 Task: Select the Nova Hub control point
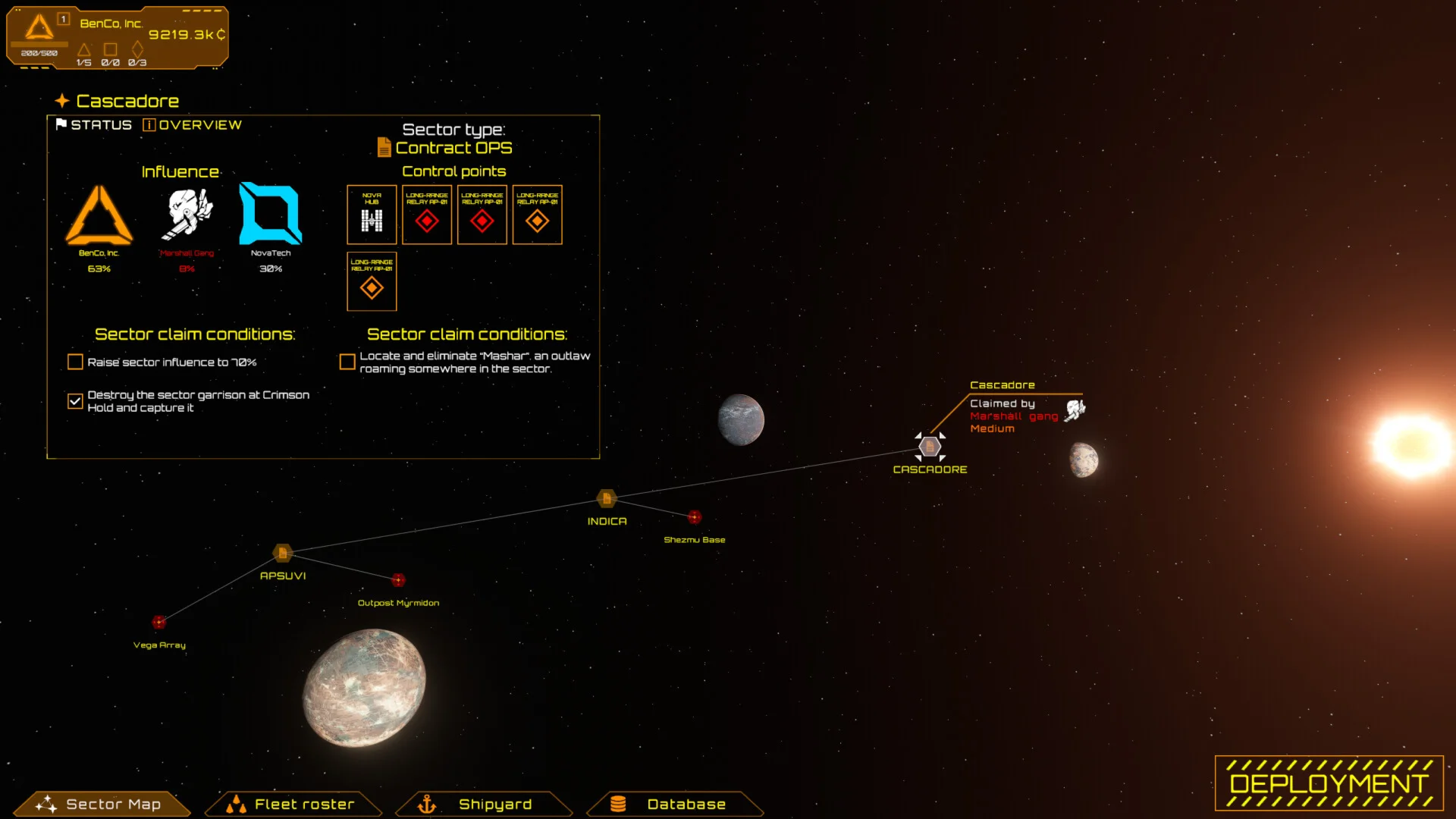(x=372, y=215)
